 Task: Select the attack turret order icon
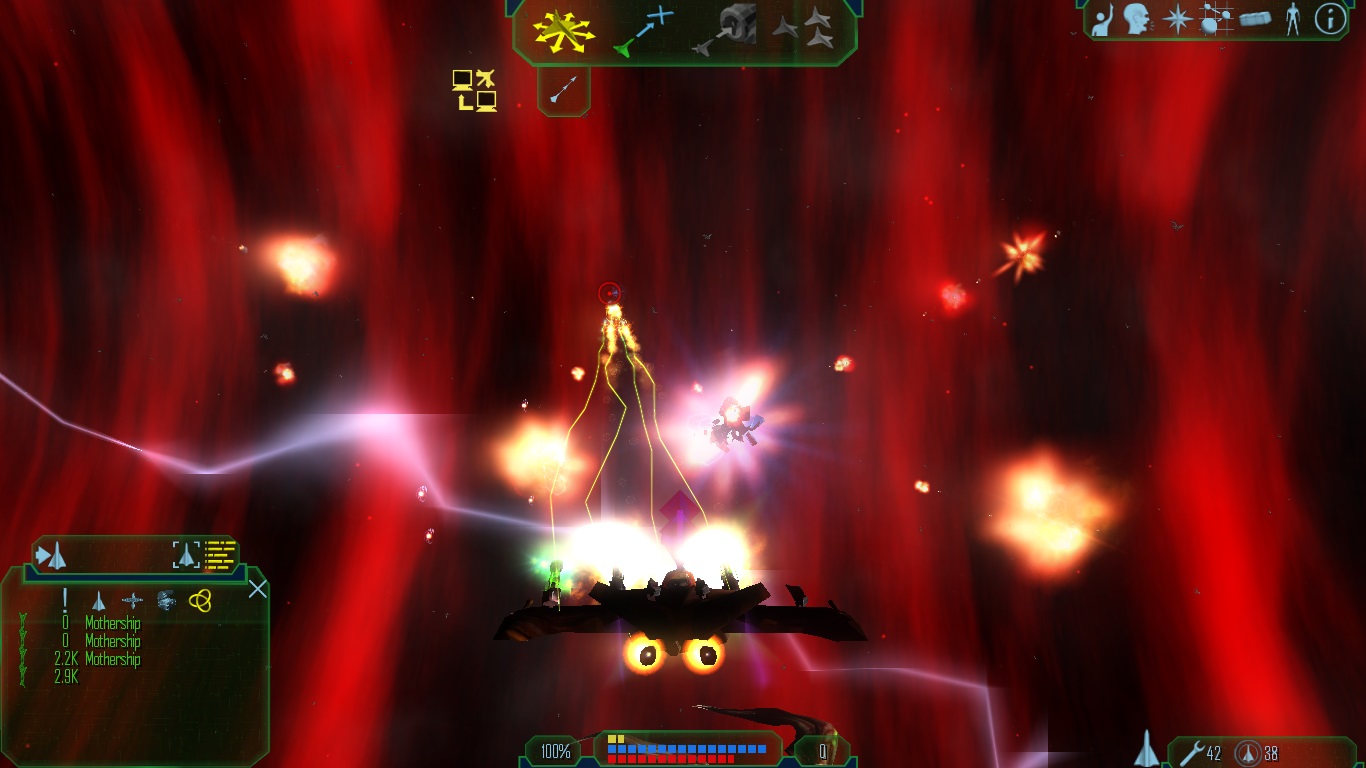(x=733, y=25)
